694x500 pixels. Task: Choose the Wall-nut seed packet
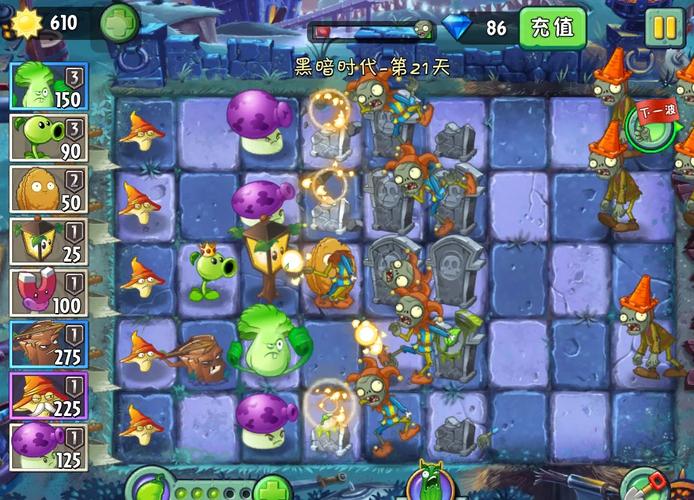click(x=48, y=189)
